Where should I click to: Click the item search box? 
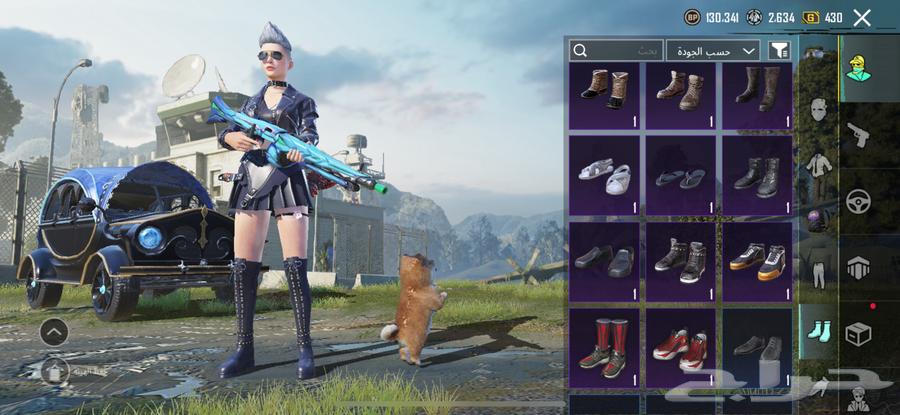(x=616, y=50)
